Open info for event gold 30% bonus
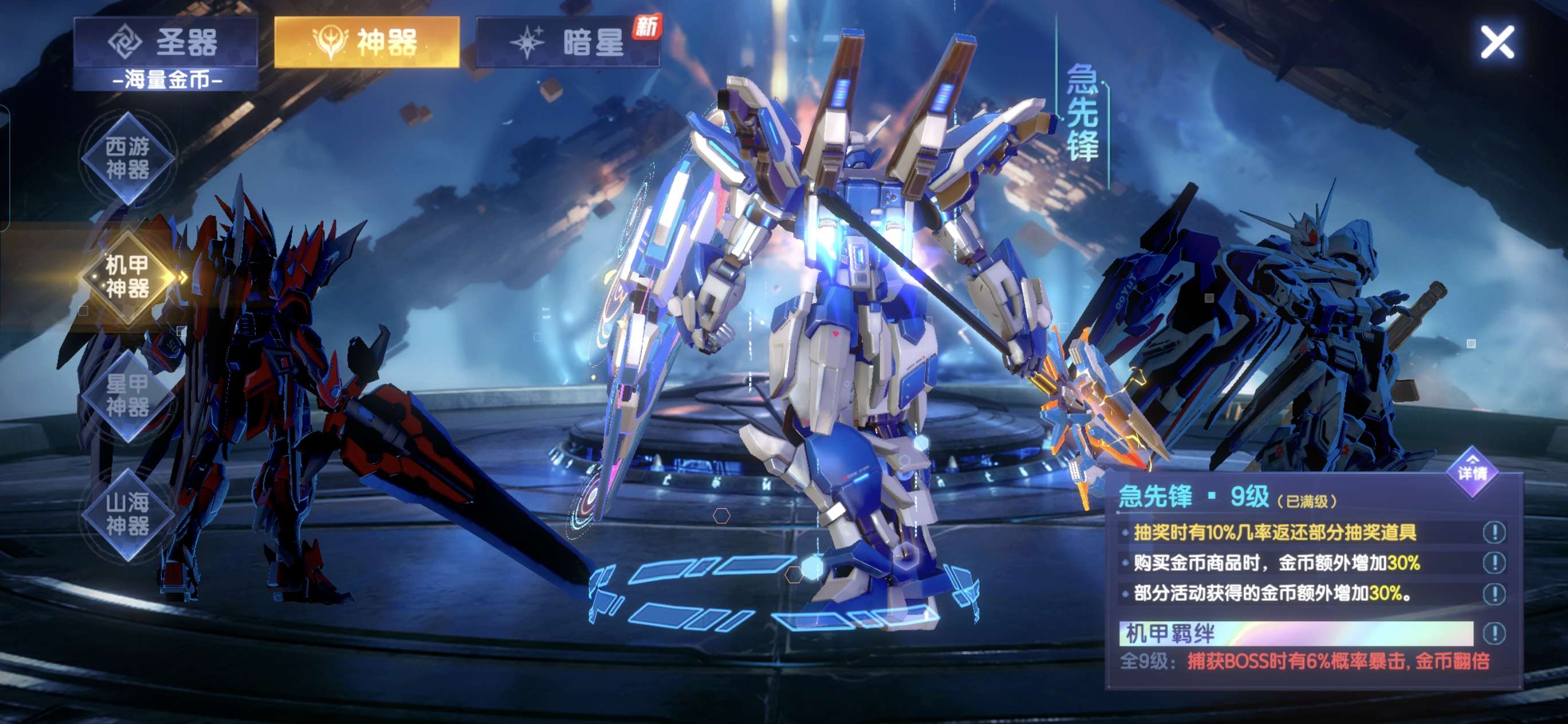1568x724 pixels. click(x=1493, y=593)
